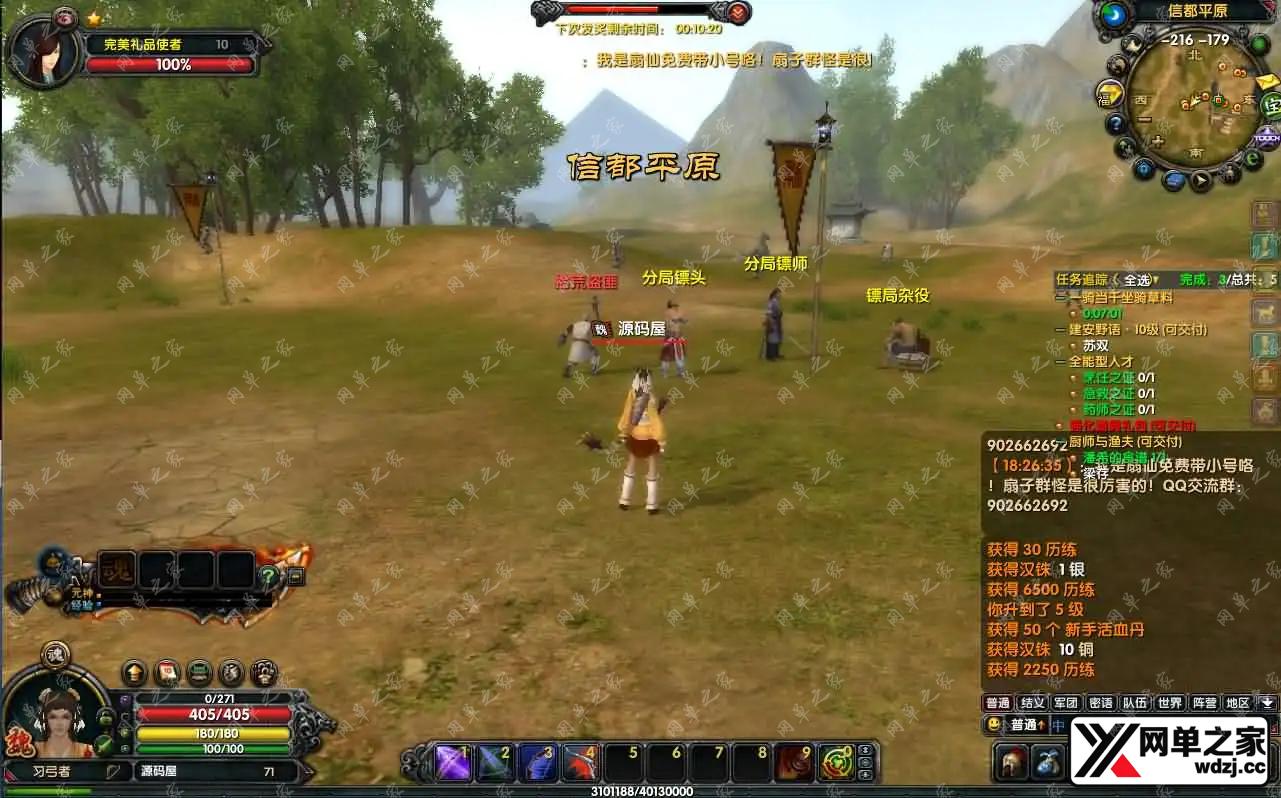The width and height of the screenshot is (1281, 798).
Task: Use the red skill in hotbar slot 4
Action: [x=581, y=763]
